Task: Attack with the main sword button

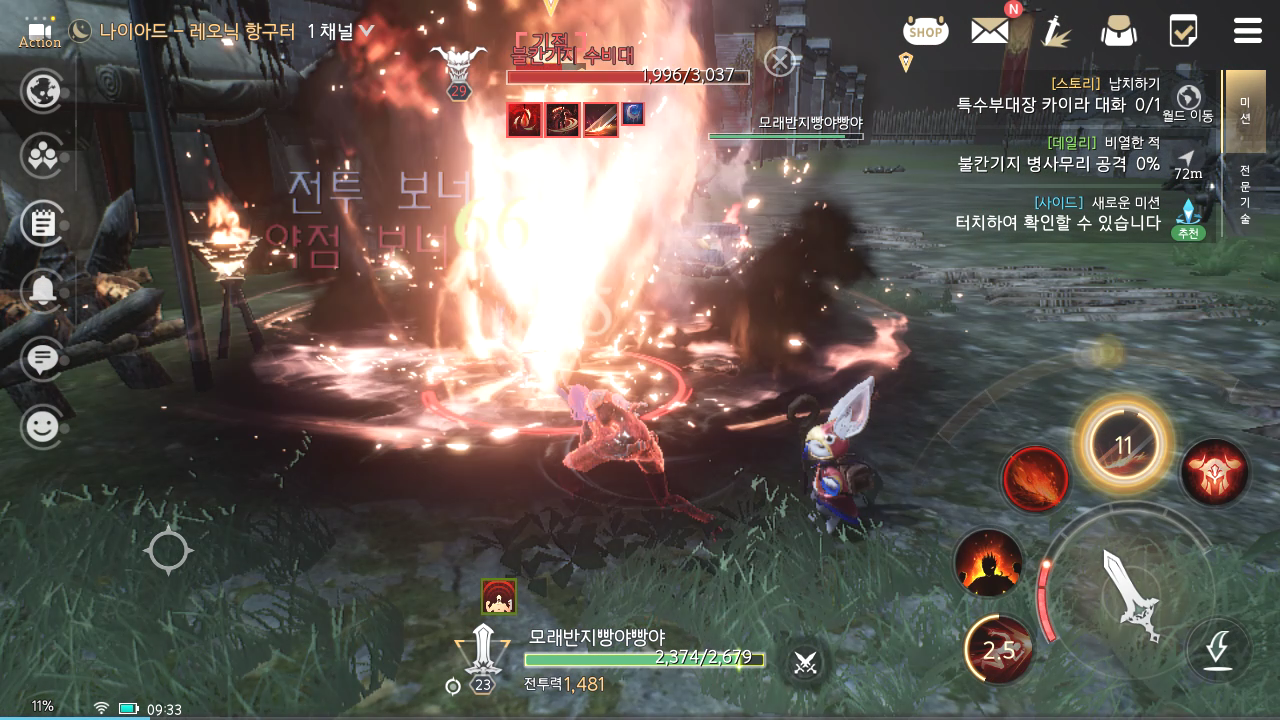Action: click(1130, 594)
